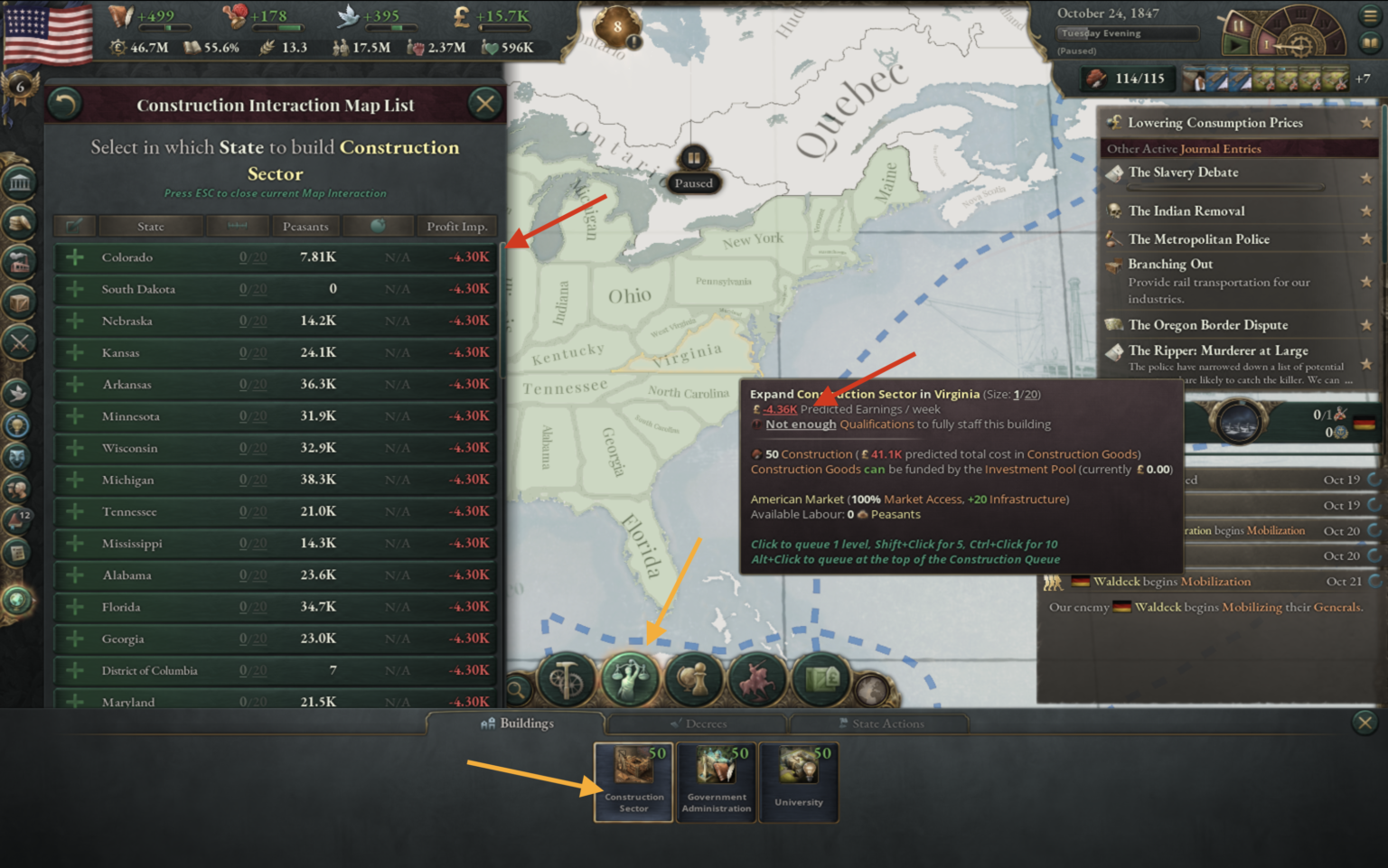
Task: Open the production lens with the hammer icon
Action: point(566,677)
